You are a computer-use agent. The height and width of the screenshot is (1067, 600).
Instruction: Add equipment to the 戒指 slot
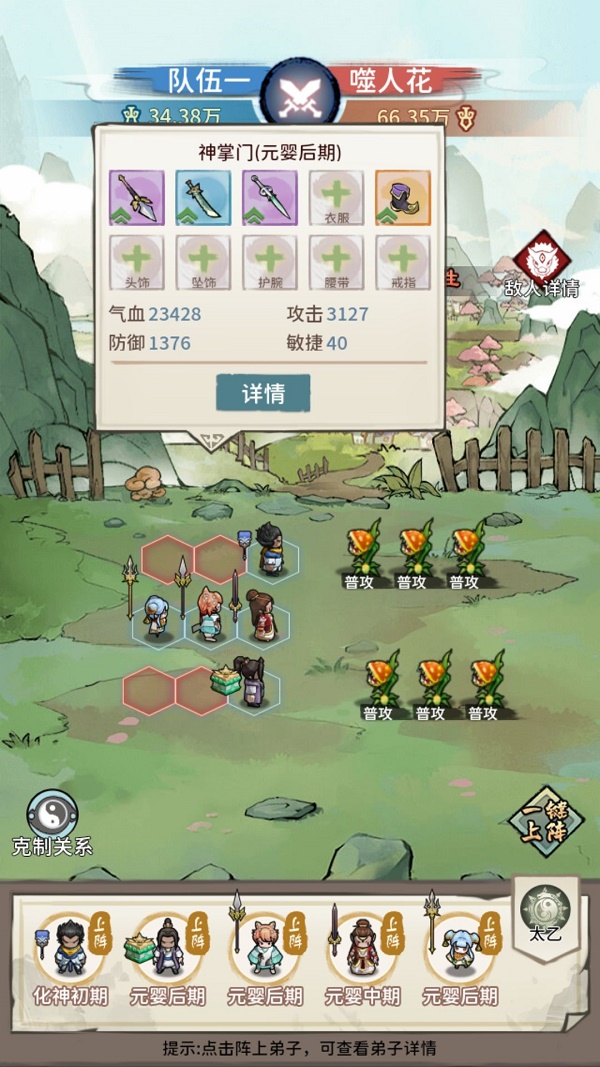coord(402,262)
